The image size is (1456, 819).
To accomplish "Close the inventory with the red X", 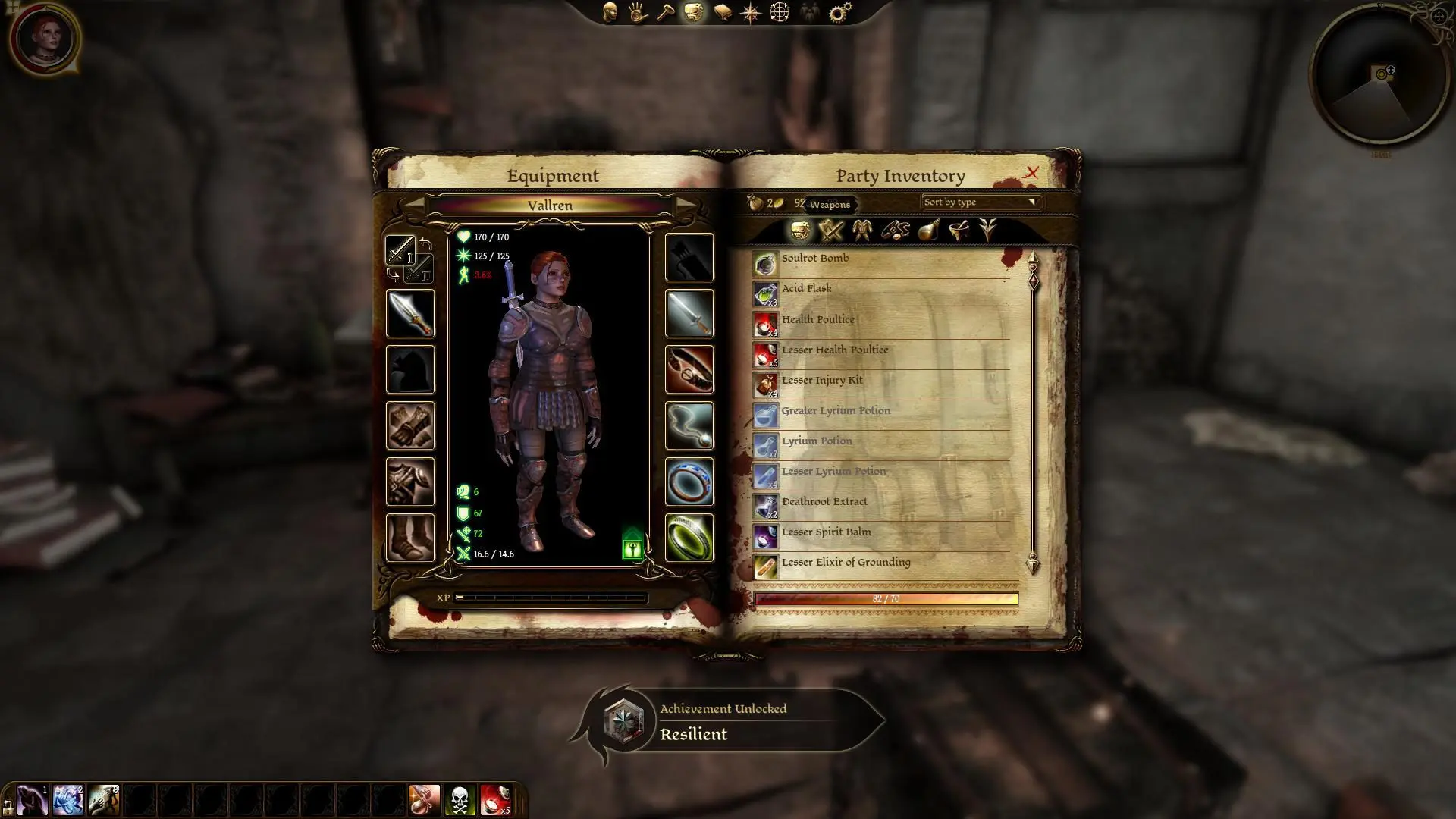I will point(1031,173).
